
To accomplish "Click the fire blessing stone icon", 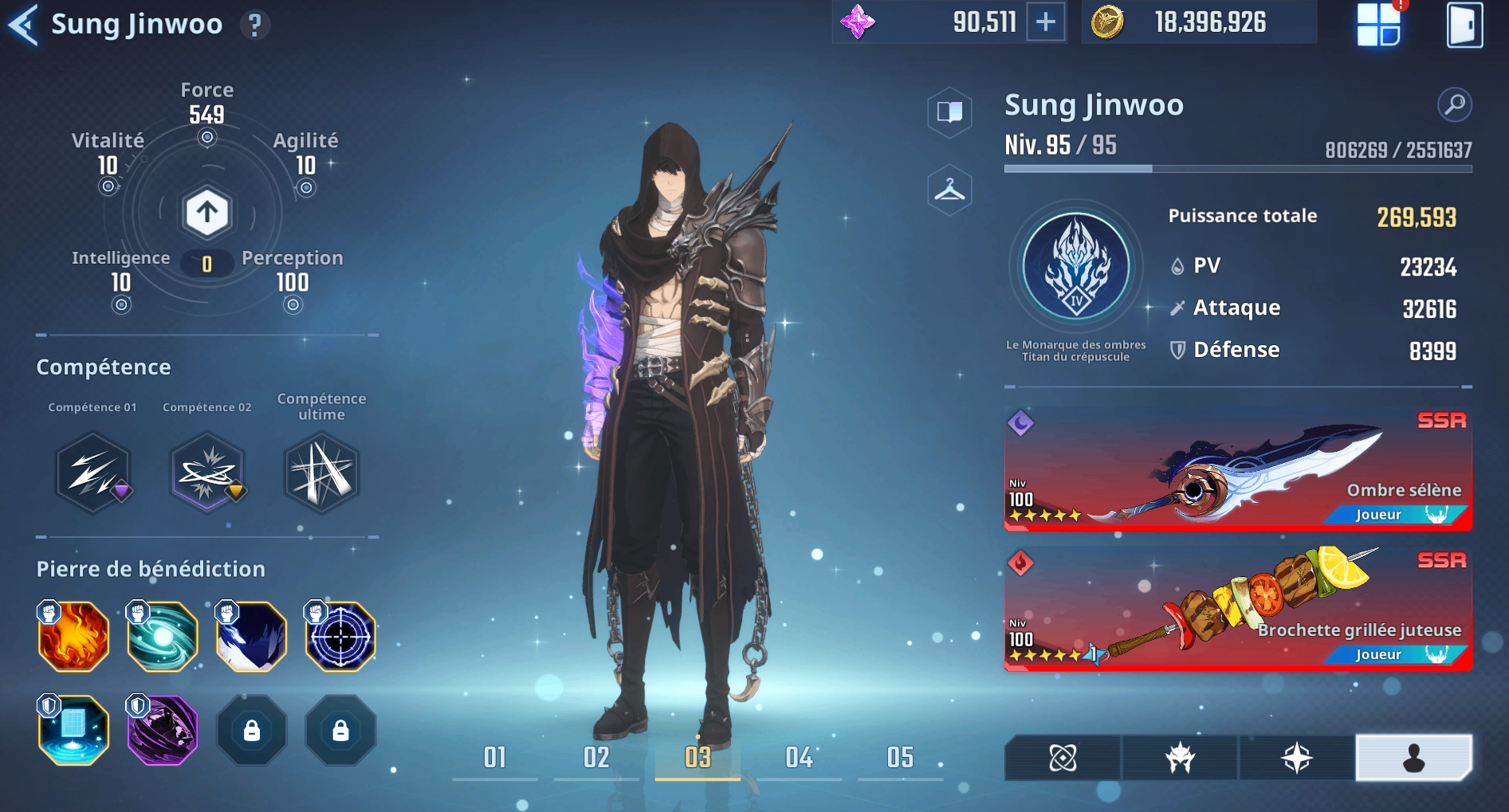I will pyautogui.click(x=73, y=636).
